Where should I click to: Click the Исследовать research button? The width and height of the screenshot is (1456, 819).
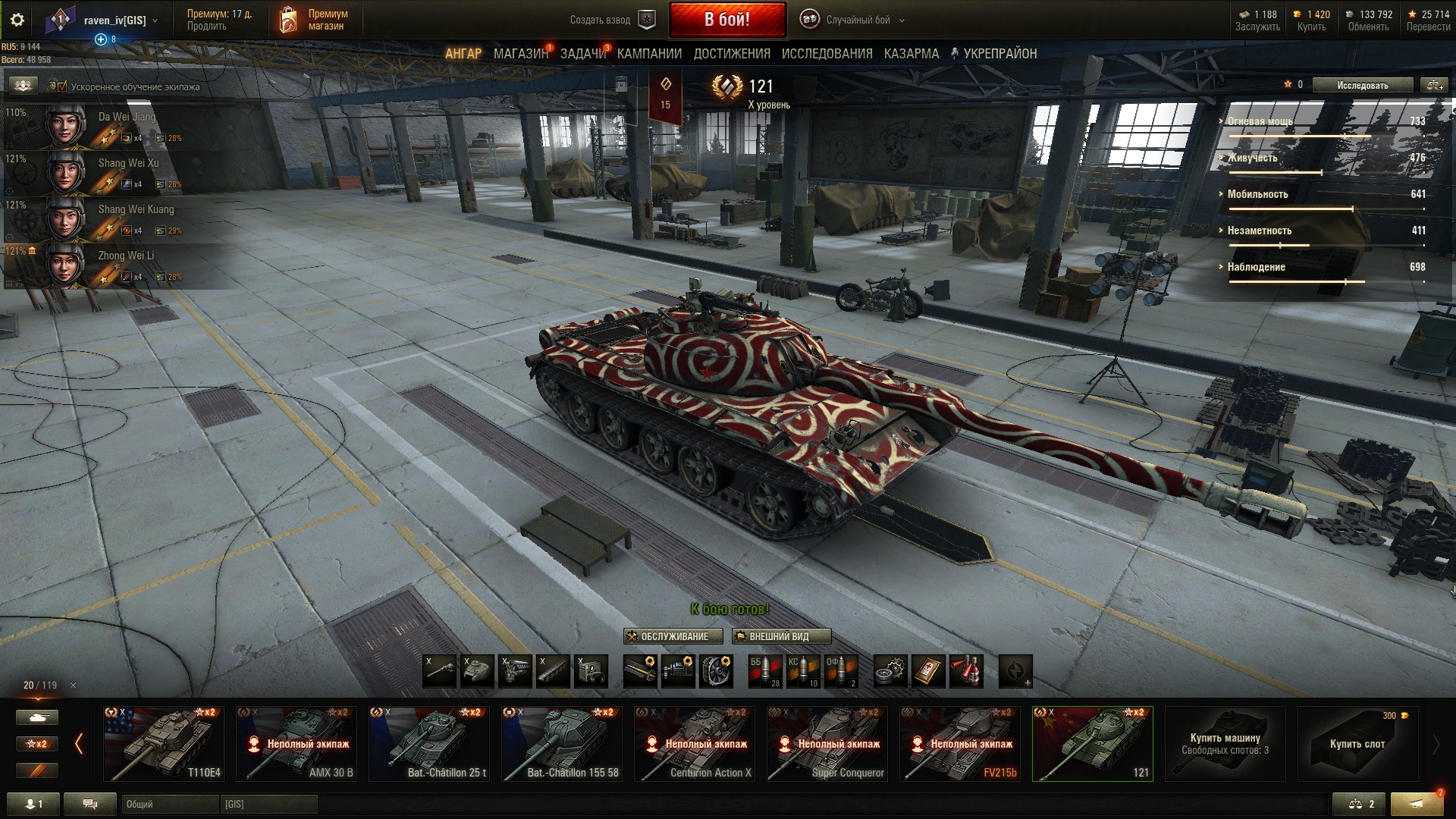1362,86
